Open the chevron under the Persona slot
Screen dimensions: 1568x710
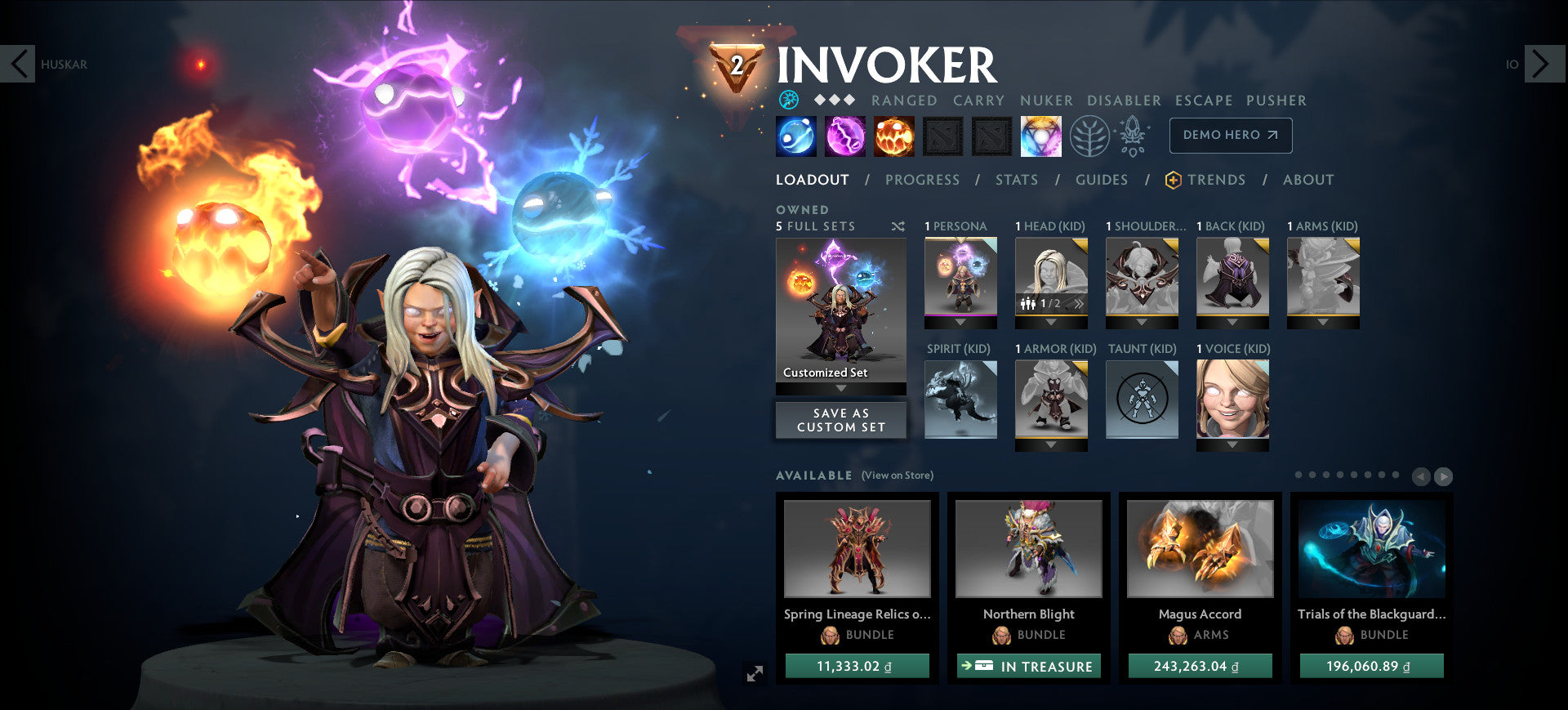[x=960, y=324]
